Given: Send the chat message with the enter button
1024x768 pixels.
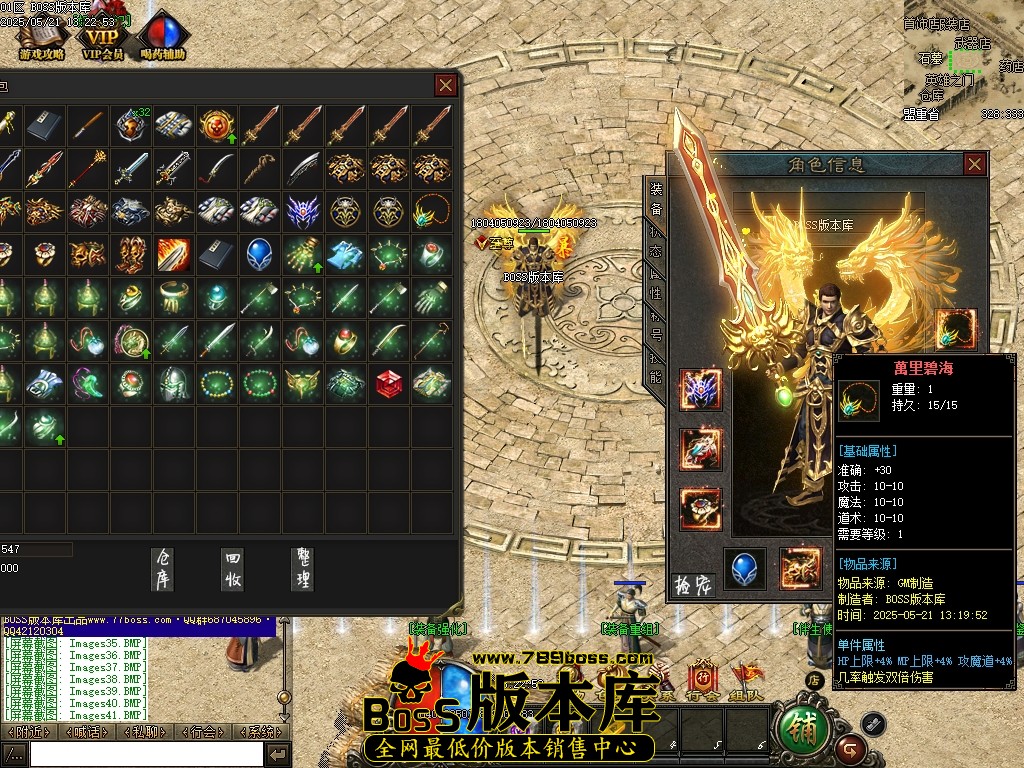Looking at the screenshot, I should (x=279, y=754).
